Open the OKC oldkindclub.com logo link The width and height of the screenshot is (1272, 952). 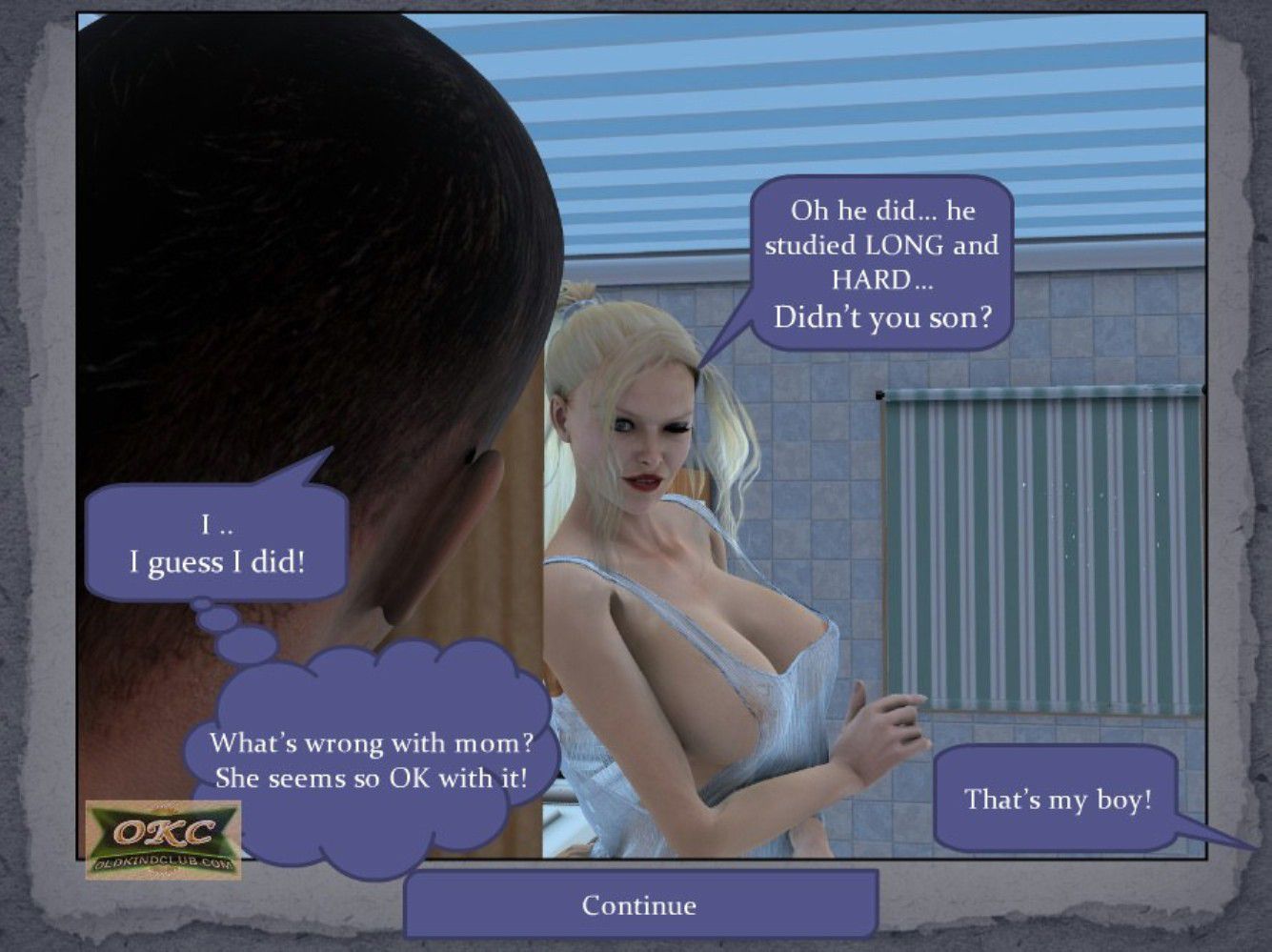163,839
